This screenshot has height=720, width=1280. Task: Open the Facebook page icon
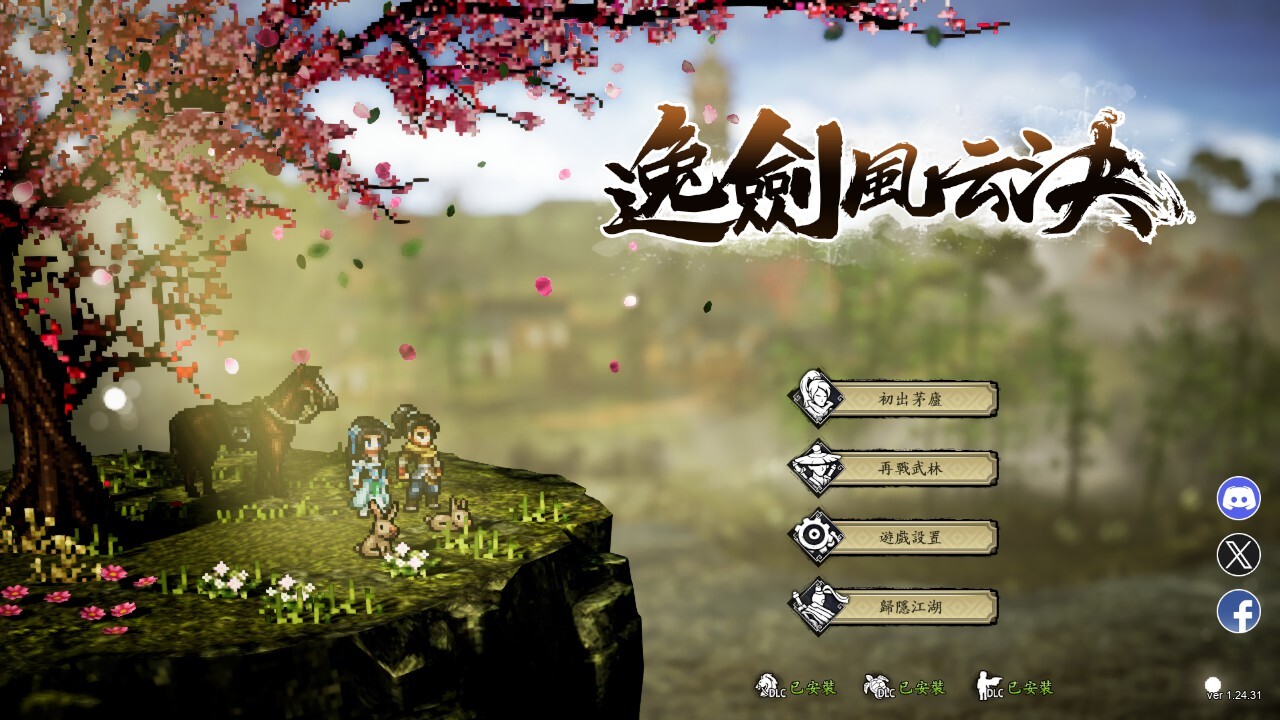(1238, 611)
